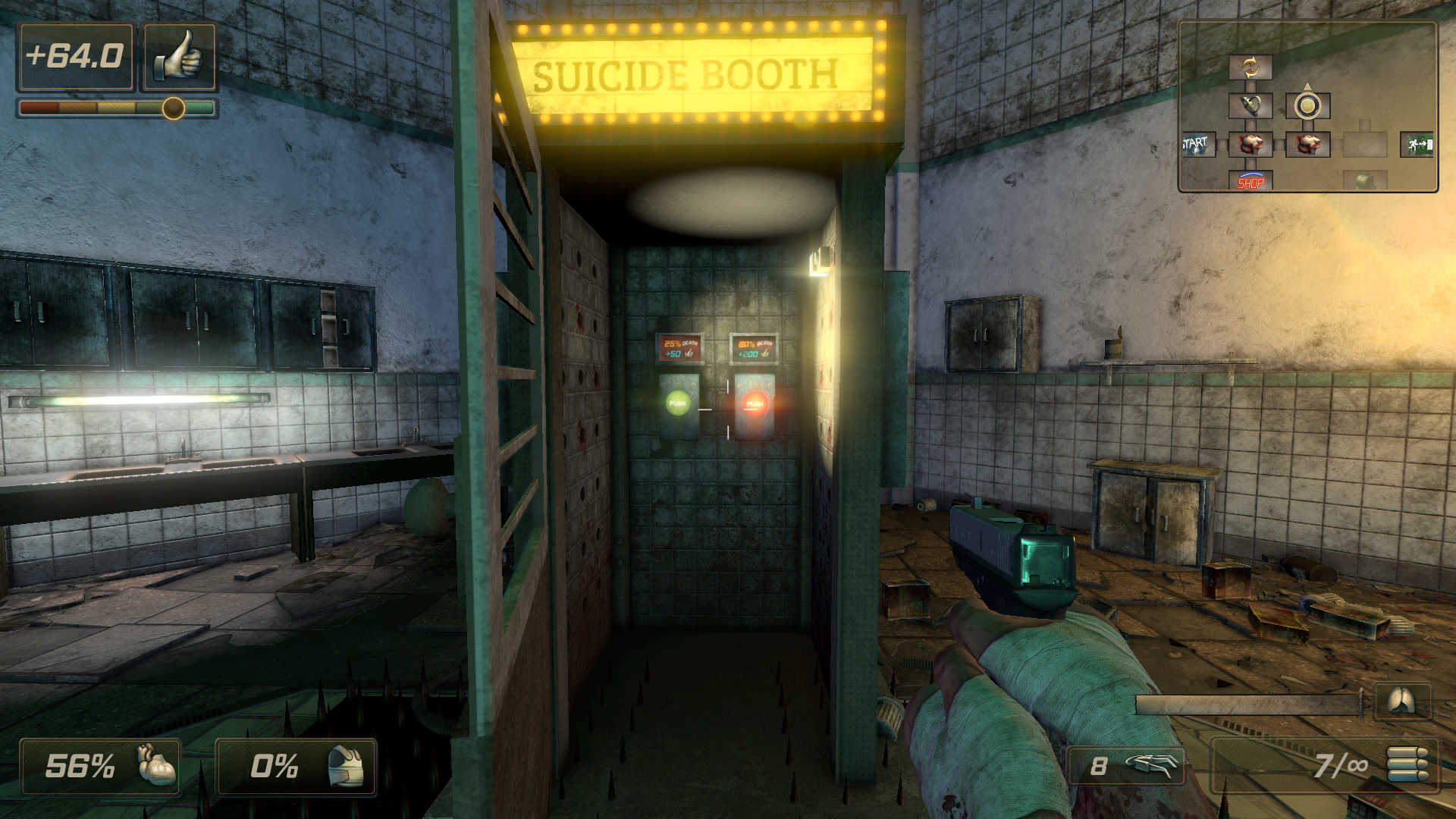Select the heart trap room on minimap
Screen dimensions: 1456x819
click(1250, 105)
